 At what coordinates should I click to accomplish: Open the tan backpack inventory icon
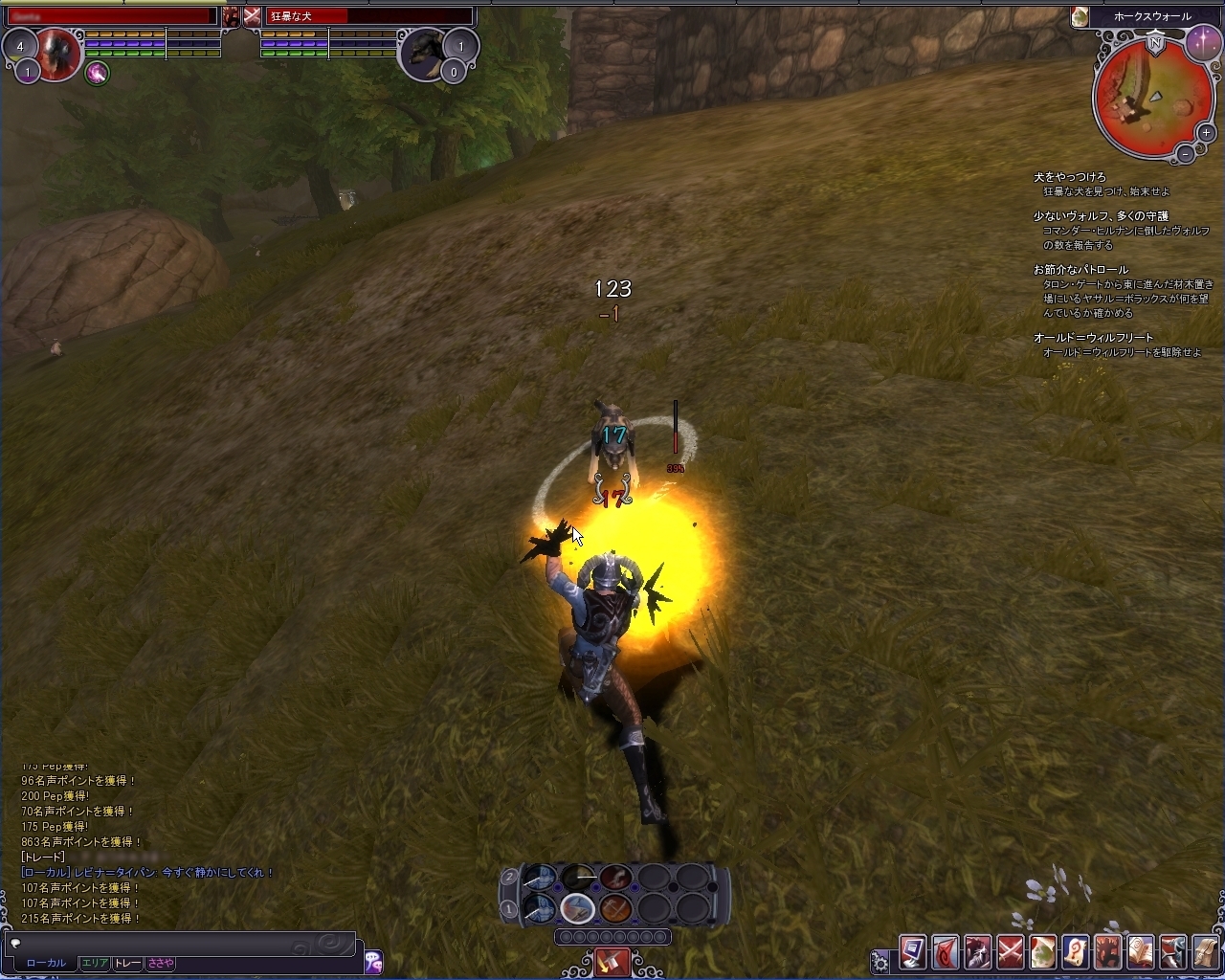click(x=1206, y=953)
